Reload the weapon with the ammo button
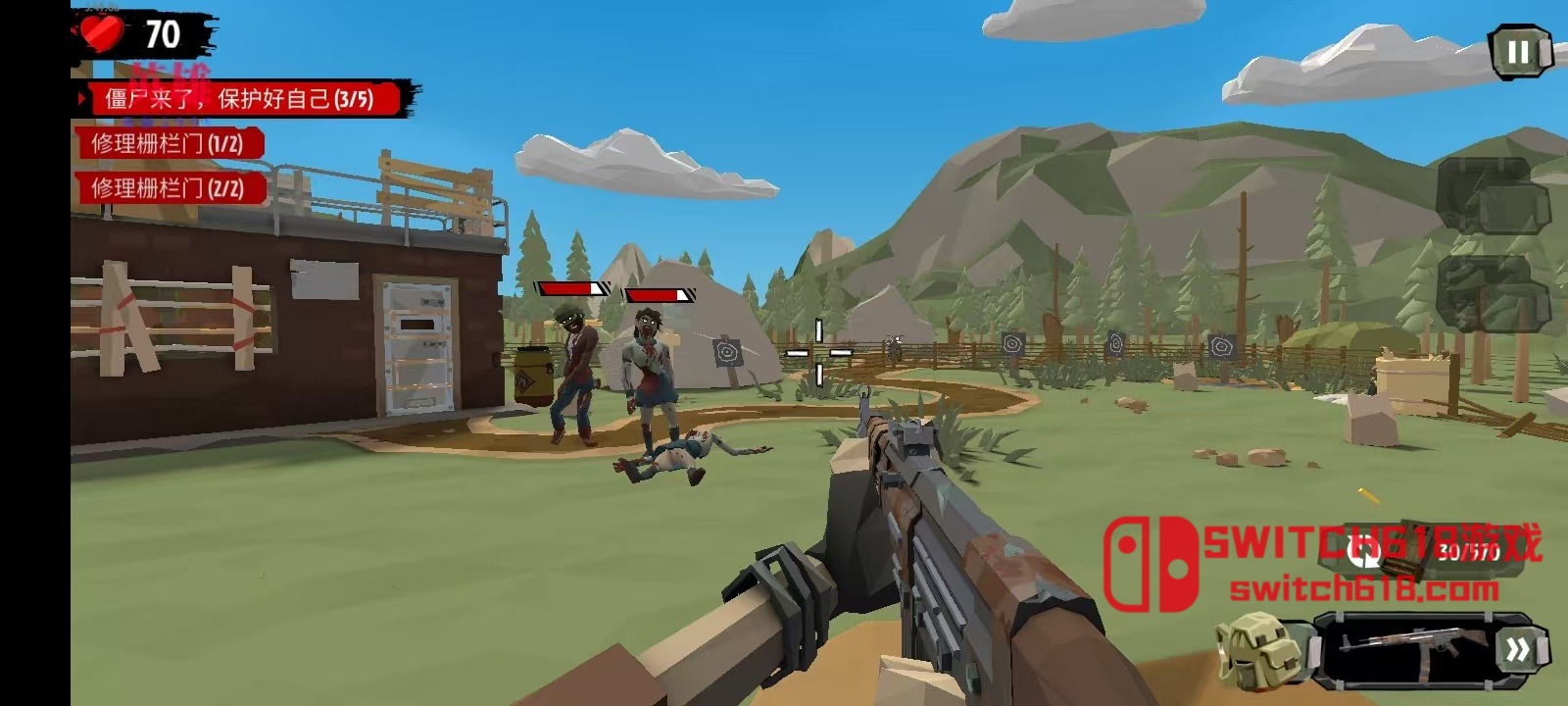1568x706 pixels. 1365,551
